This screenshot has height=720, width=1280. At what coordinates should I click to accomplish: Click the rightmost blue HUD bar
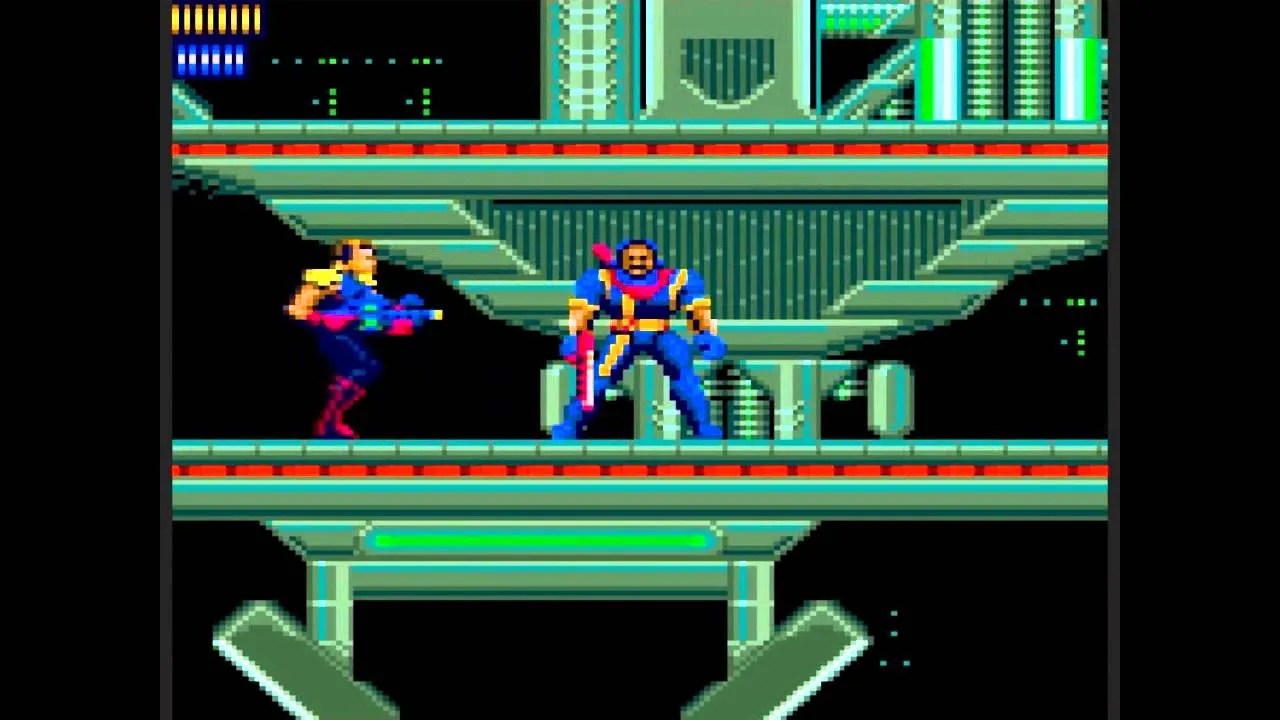[238, 60]
